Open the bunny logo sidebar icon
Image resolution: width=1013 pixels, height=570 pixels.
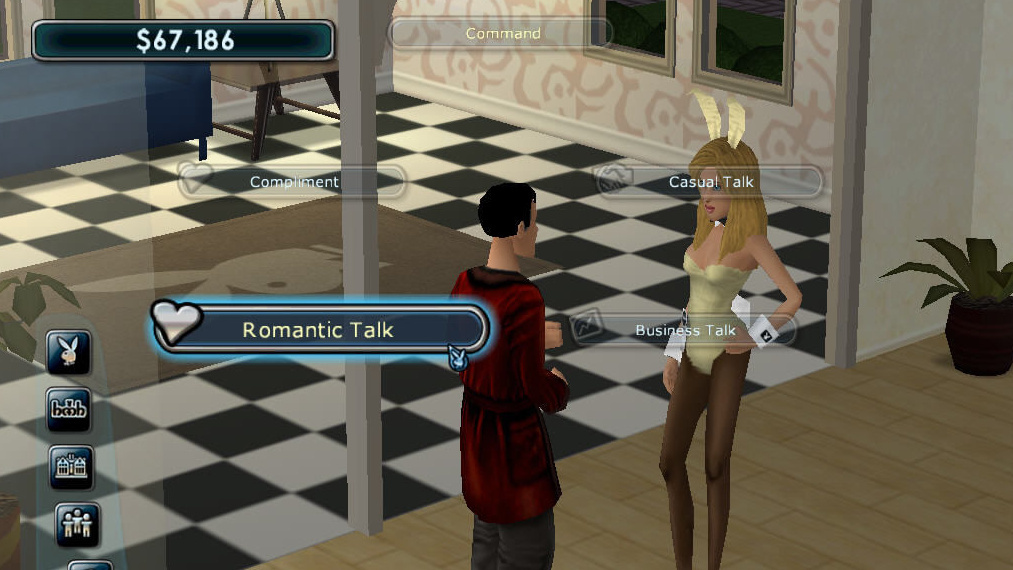click(x=70, y=352)
